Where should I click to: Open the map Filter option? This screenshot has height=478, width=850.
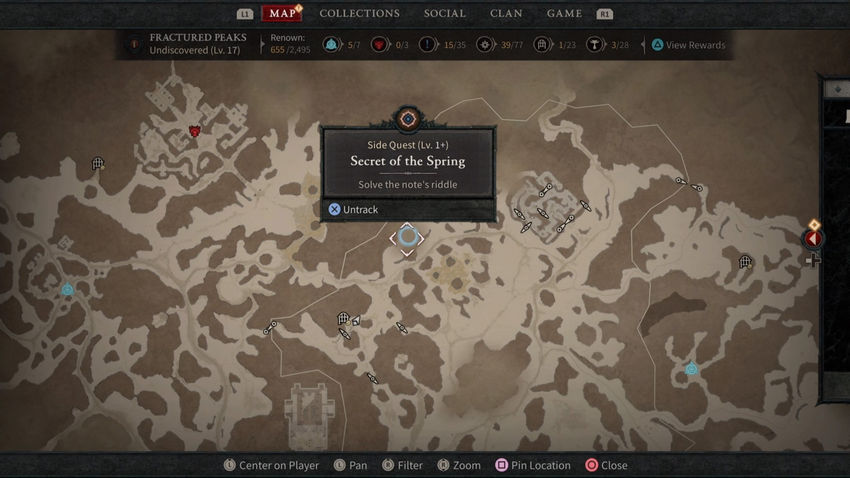click(401, 466)
